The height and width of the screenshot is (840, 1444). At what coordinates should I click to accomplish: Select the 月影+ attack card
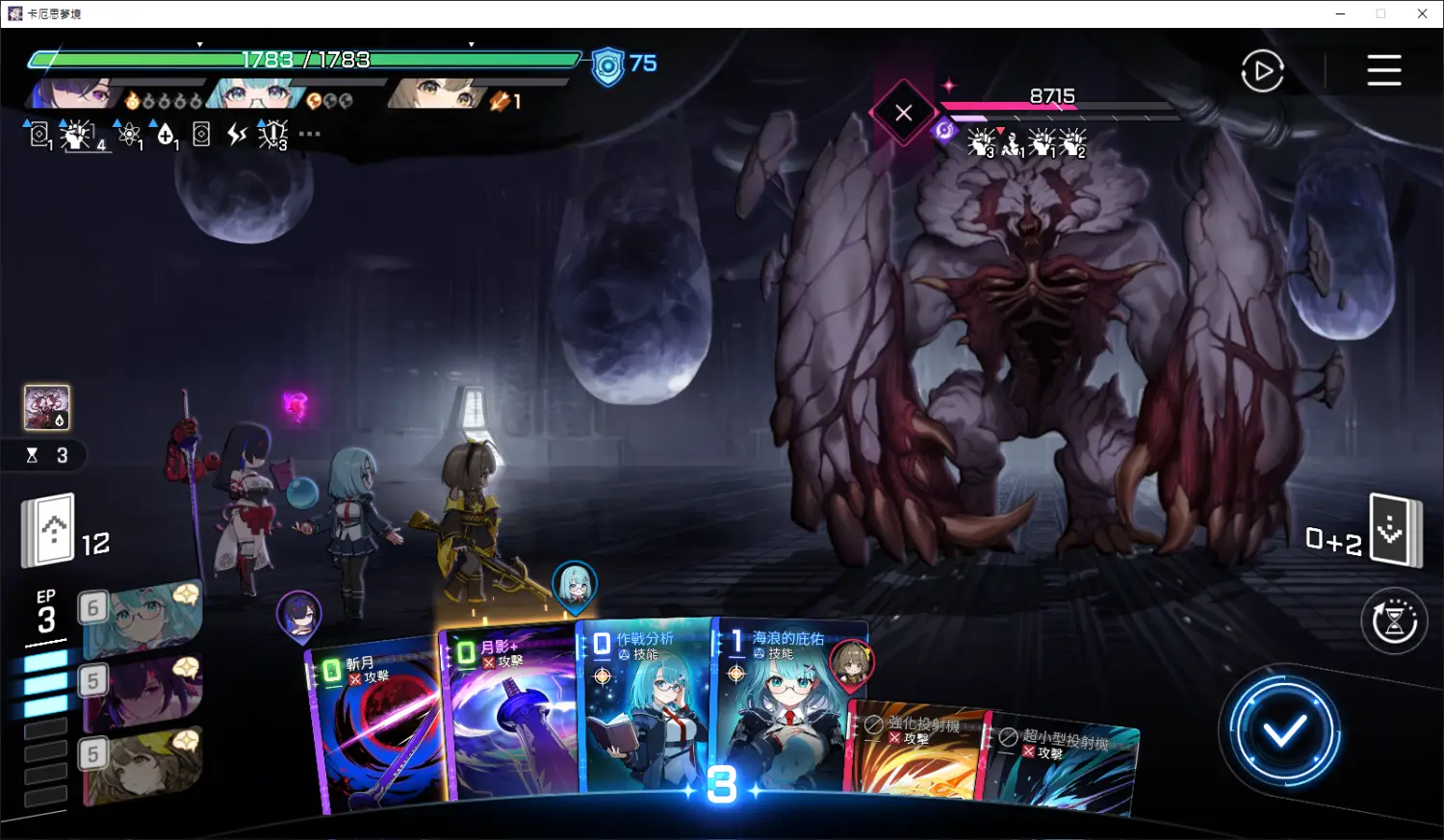point(510,717)
